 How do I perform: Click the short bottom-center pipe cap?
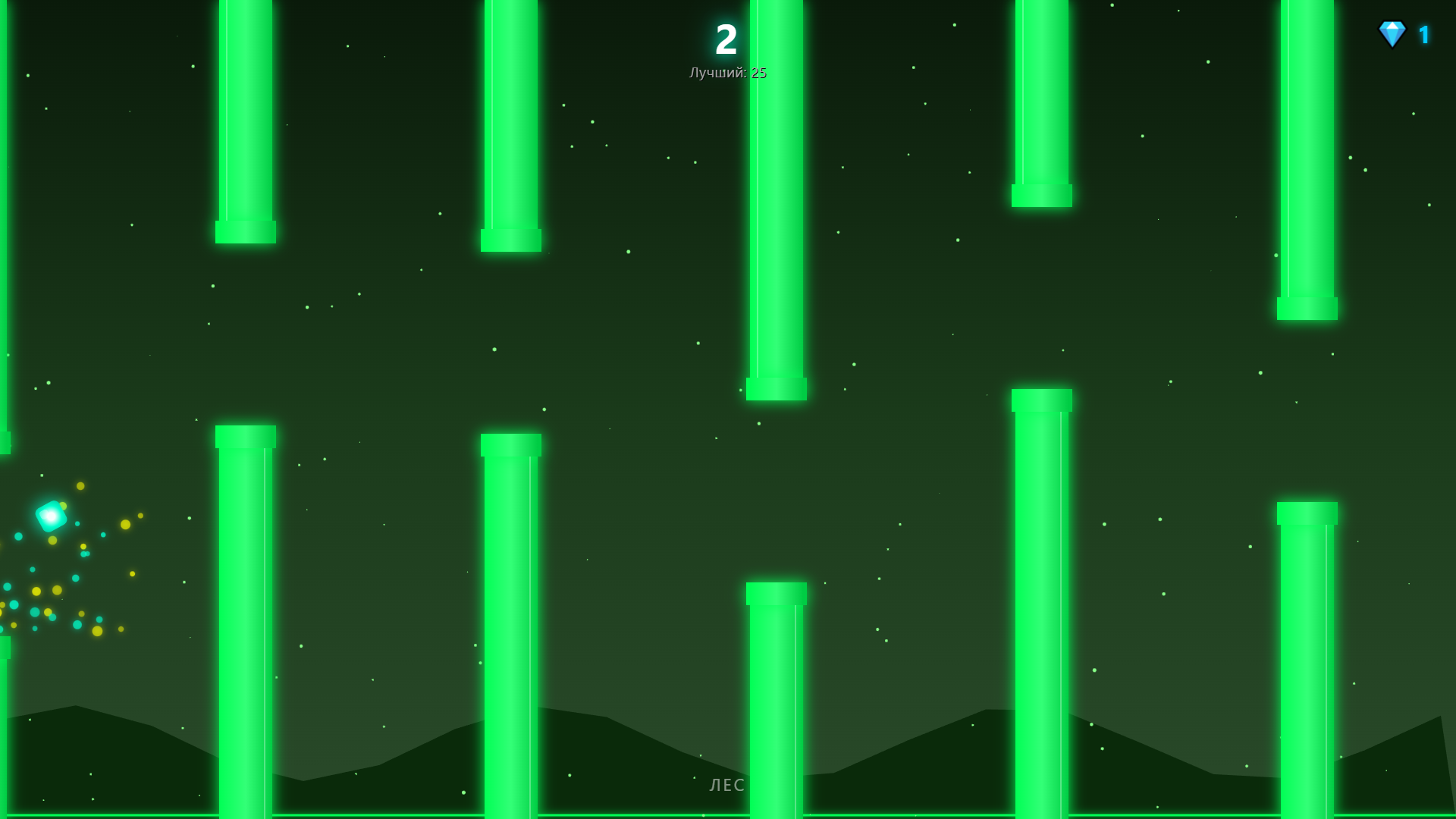click(775, 593)
